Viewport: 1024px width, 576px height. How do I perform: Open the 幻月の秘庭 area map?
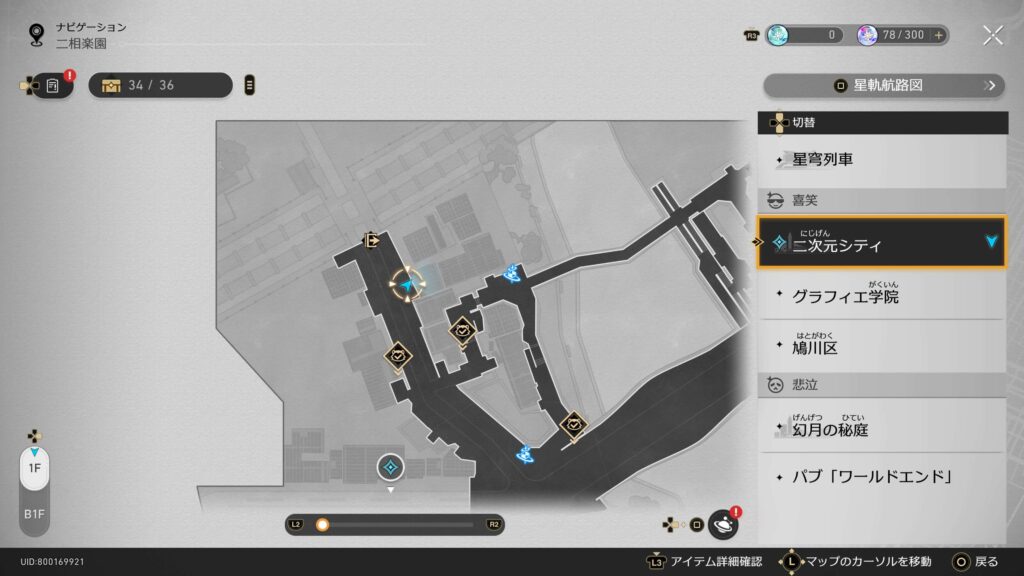(880, 429)
